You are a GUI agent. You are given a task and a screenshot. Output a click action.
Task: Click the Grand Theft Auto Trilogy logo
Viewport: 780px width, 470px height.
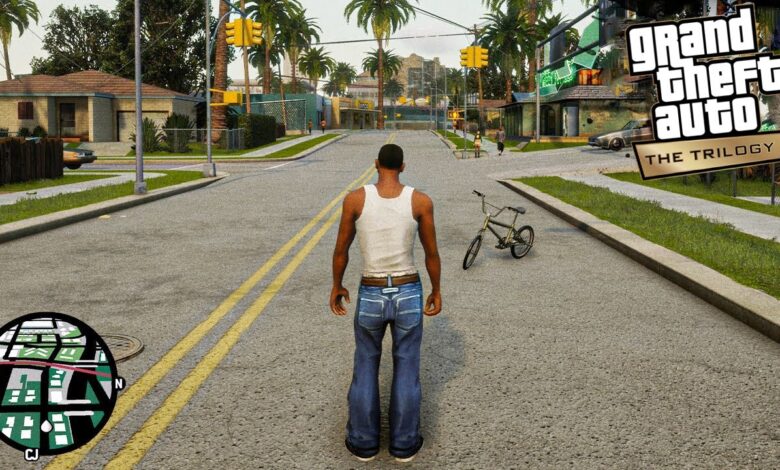pyautogui.click(x=702, y=92)
